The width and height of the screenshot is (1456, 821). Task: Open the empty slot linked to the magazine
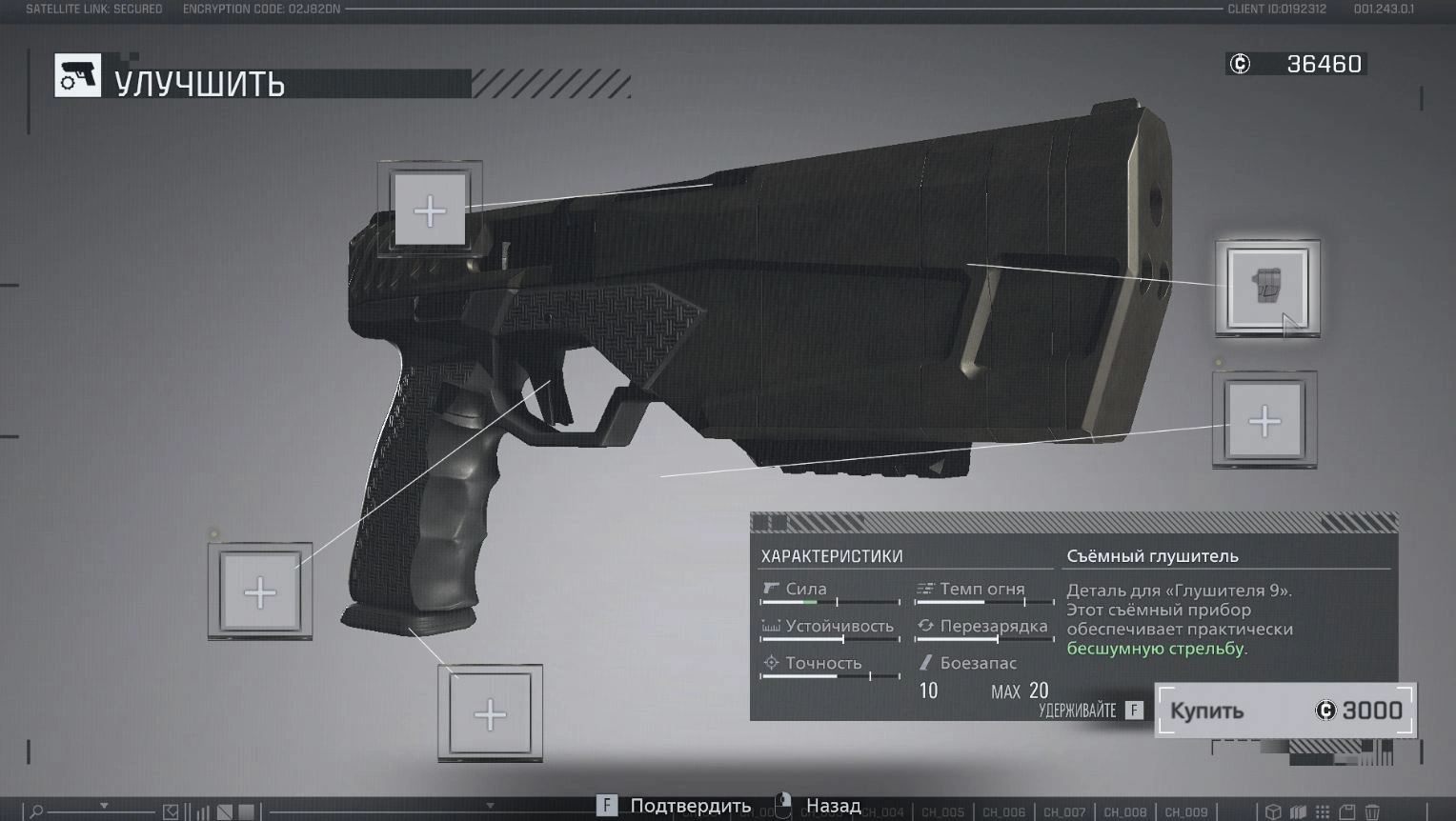pyautogui.click(x=490, y=714)
